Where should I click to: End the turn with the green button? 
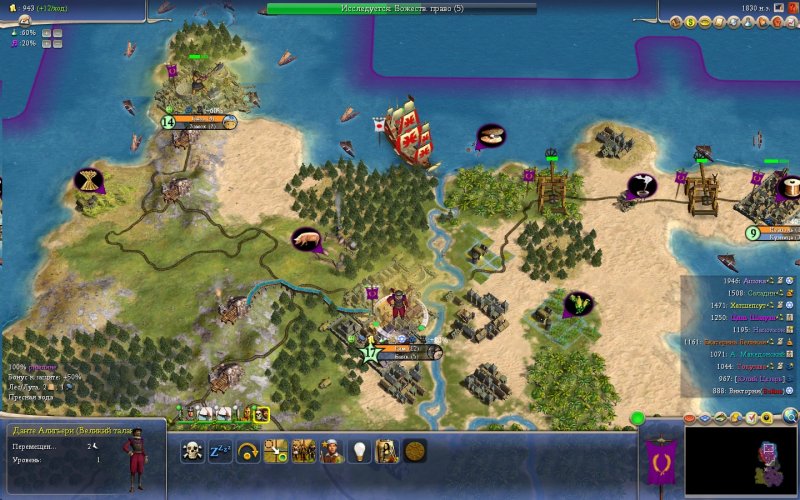(x=637, y=417)
